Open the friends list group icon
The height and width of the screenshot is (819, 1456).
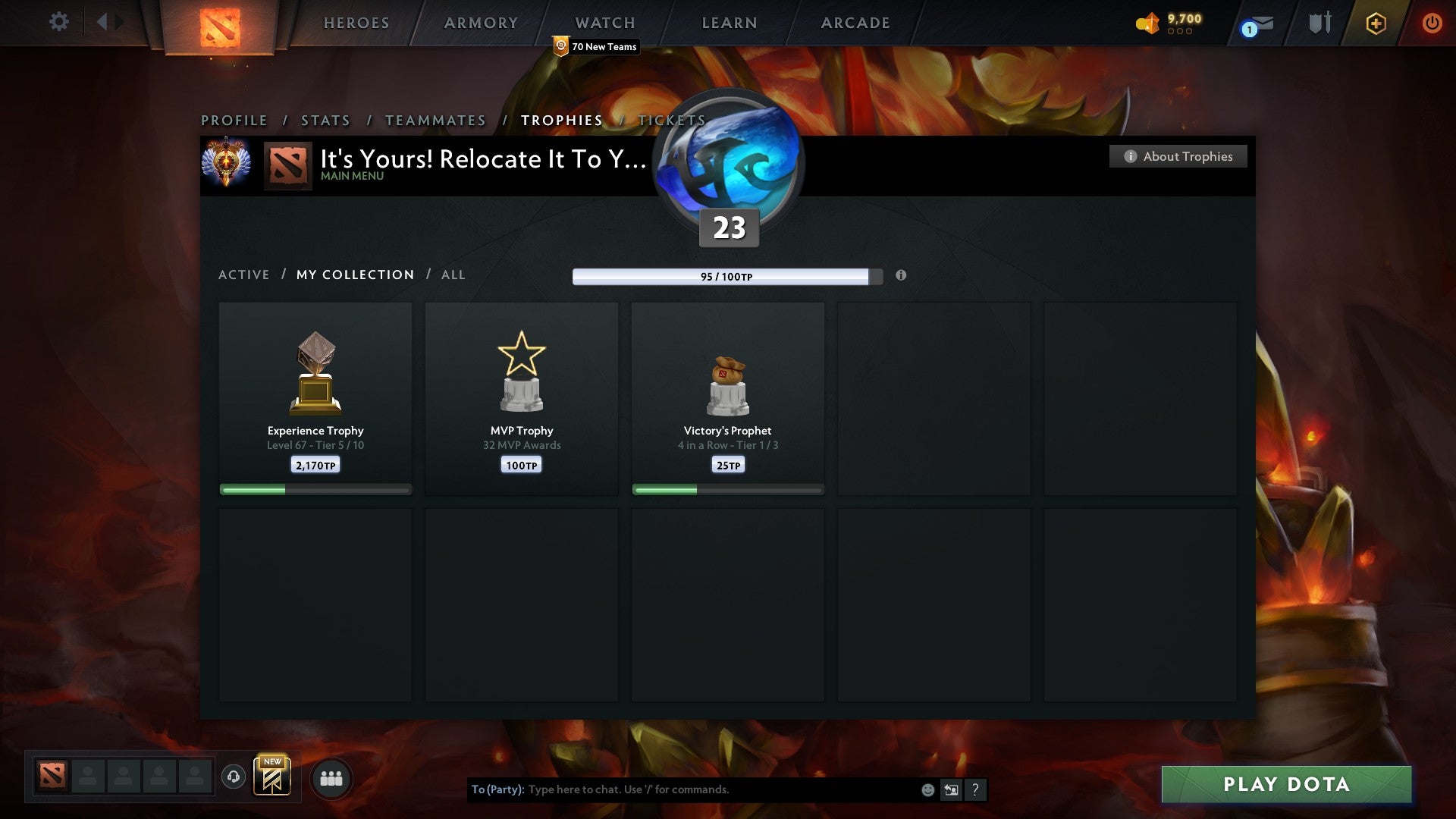pos(331,777)
